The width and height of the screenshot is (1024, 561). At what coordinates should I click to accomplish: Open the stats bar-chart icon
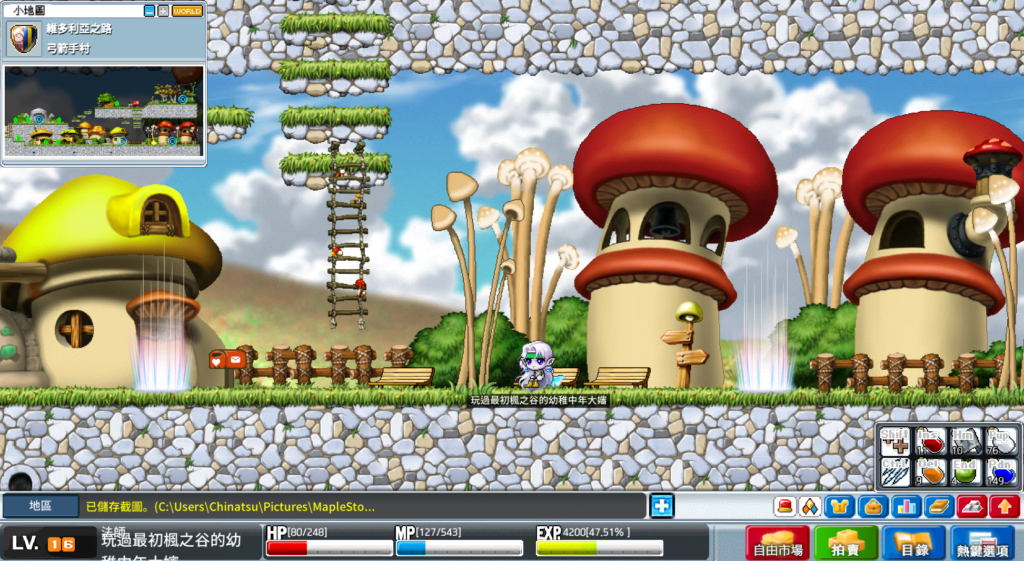[x=906, y=507]
